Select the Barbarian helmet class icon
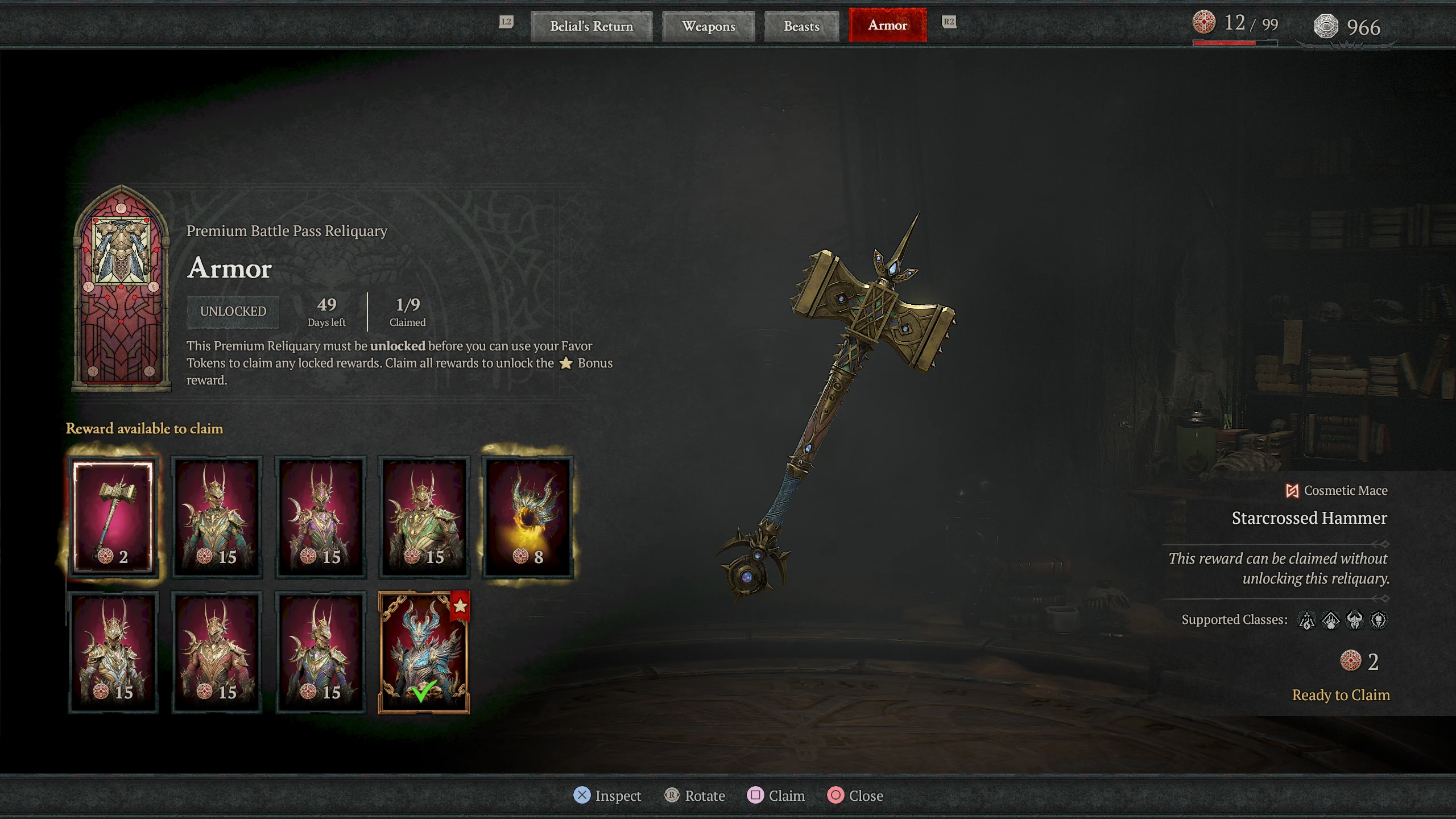 1356,621
